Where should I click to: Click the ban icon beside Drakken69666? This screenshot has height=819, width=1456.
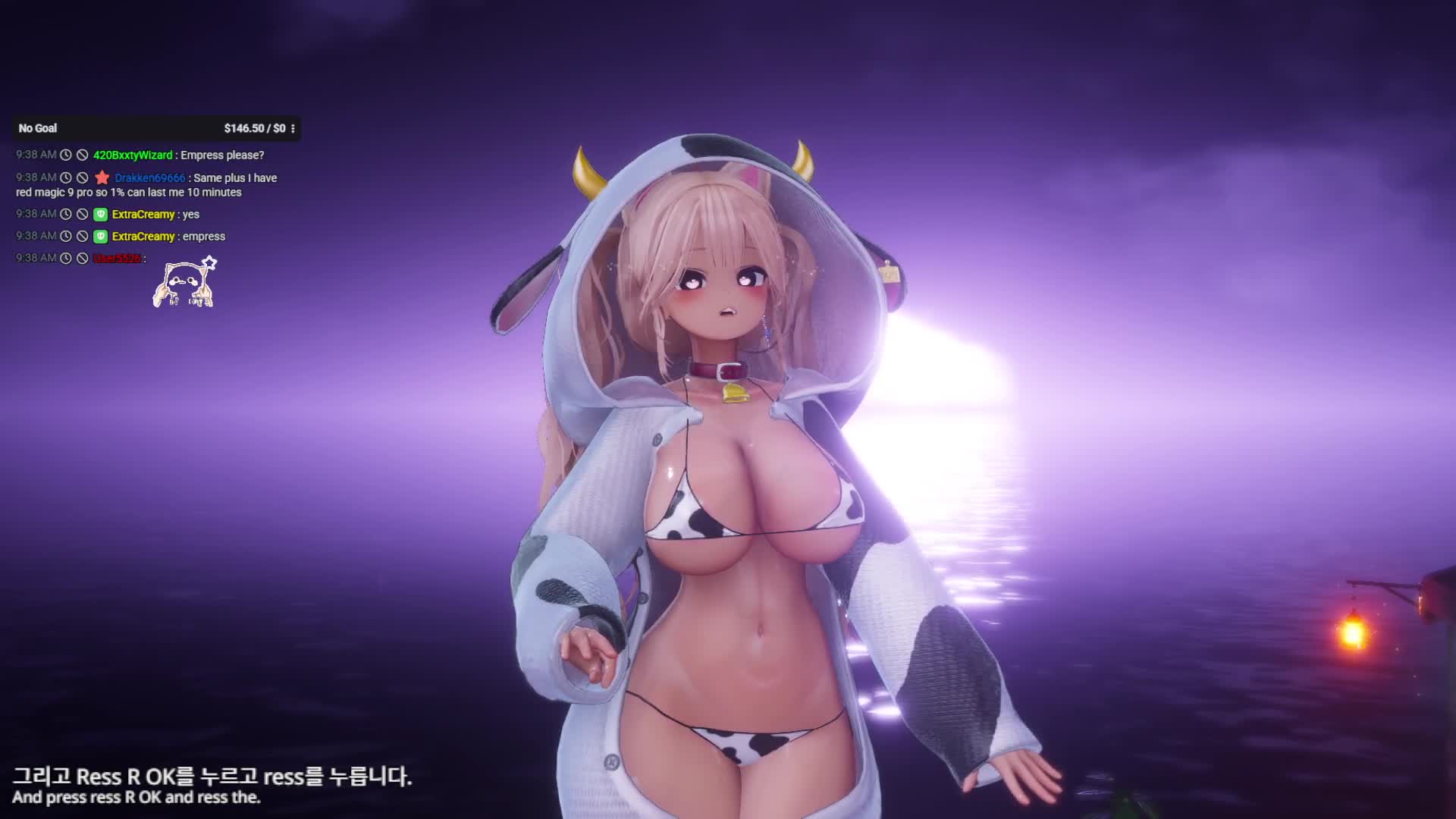(x=83, y=177)
